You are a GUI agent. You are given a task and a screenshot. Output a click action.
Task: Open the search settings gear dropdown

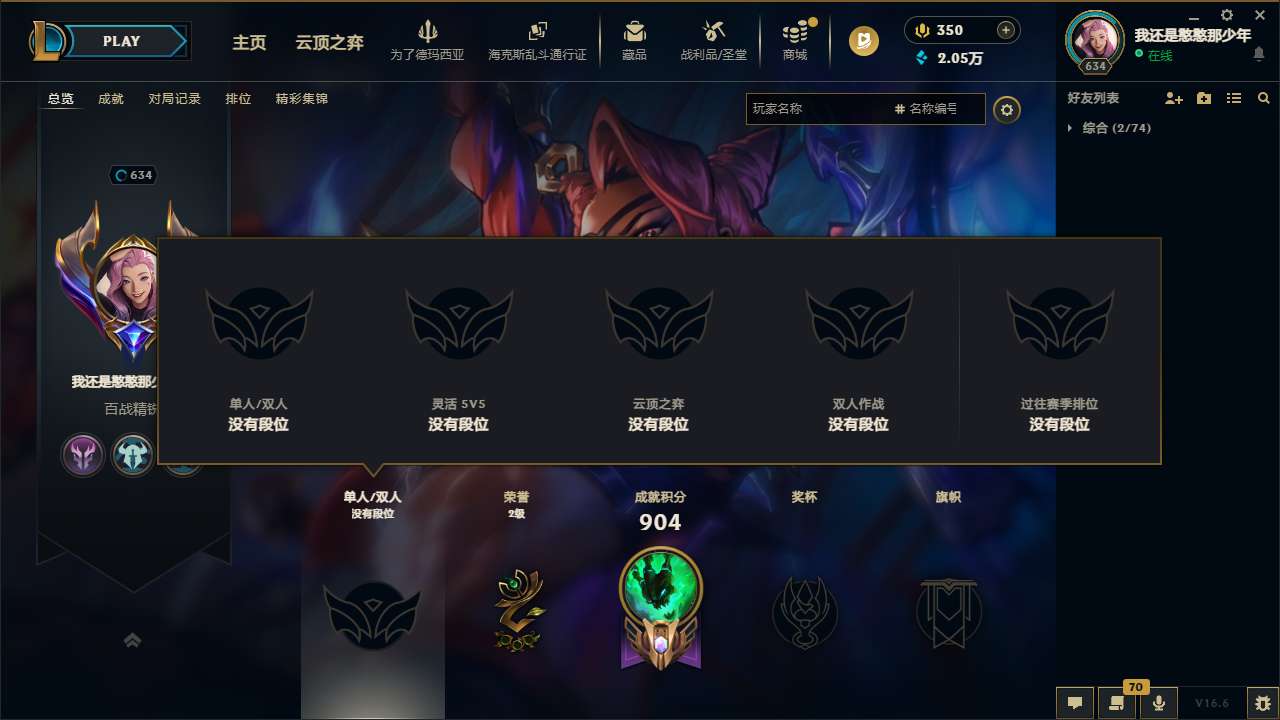click(x=1007, y=110)
